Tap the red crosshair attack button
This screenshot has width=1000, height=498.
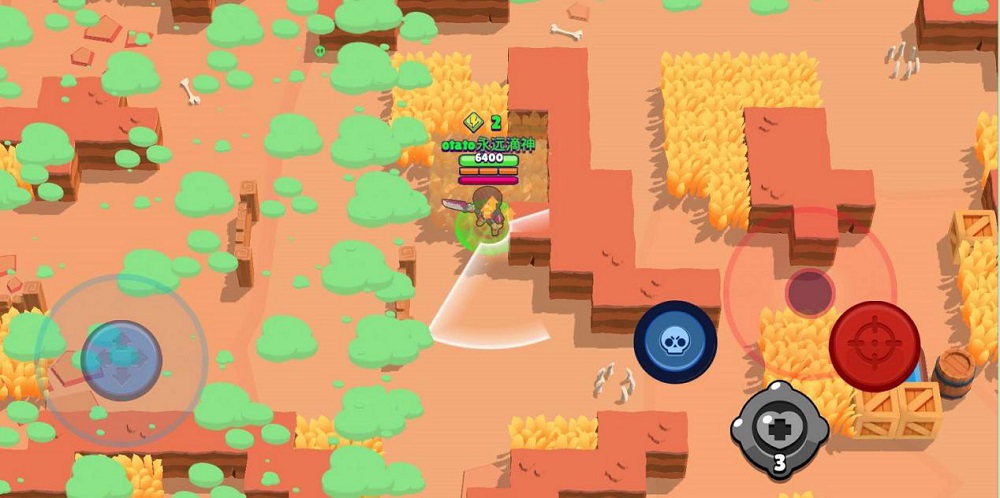[x=874, y=347]
